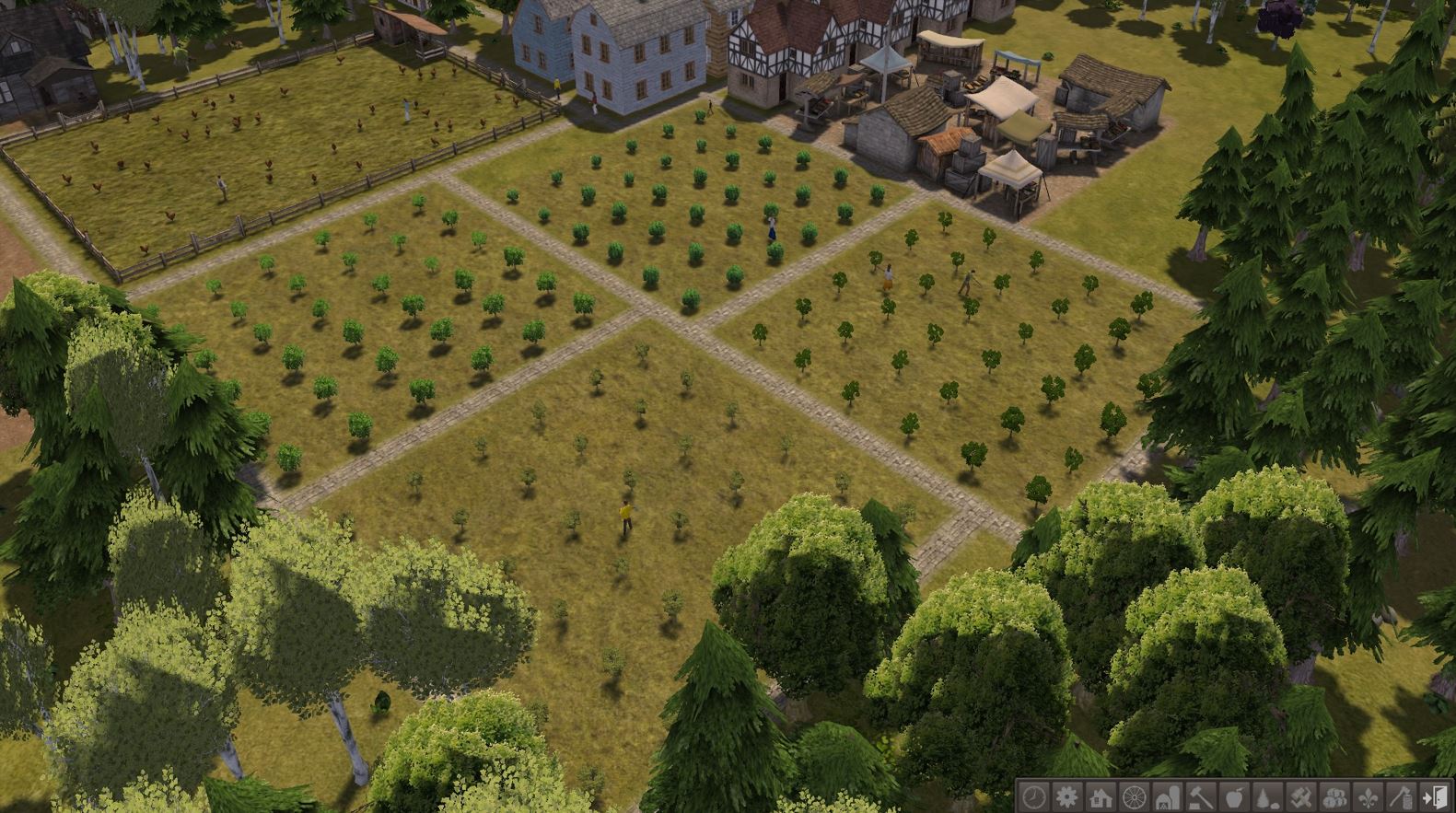Click the tree and stone resources icon
The height and width of the screenshot is (813, 1456).
point(1266,797)
